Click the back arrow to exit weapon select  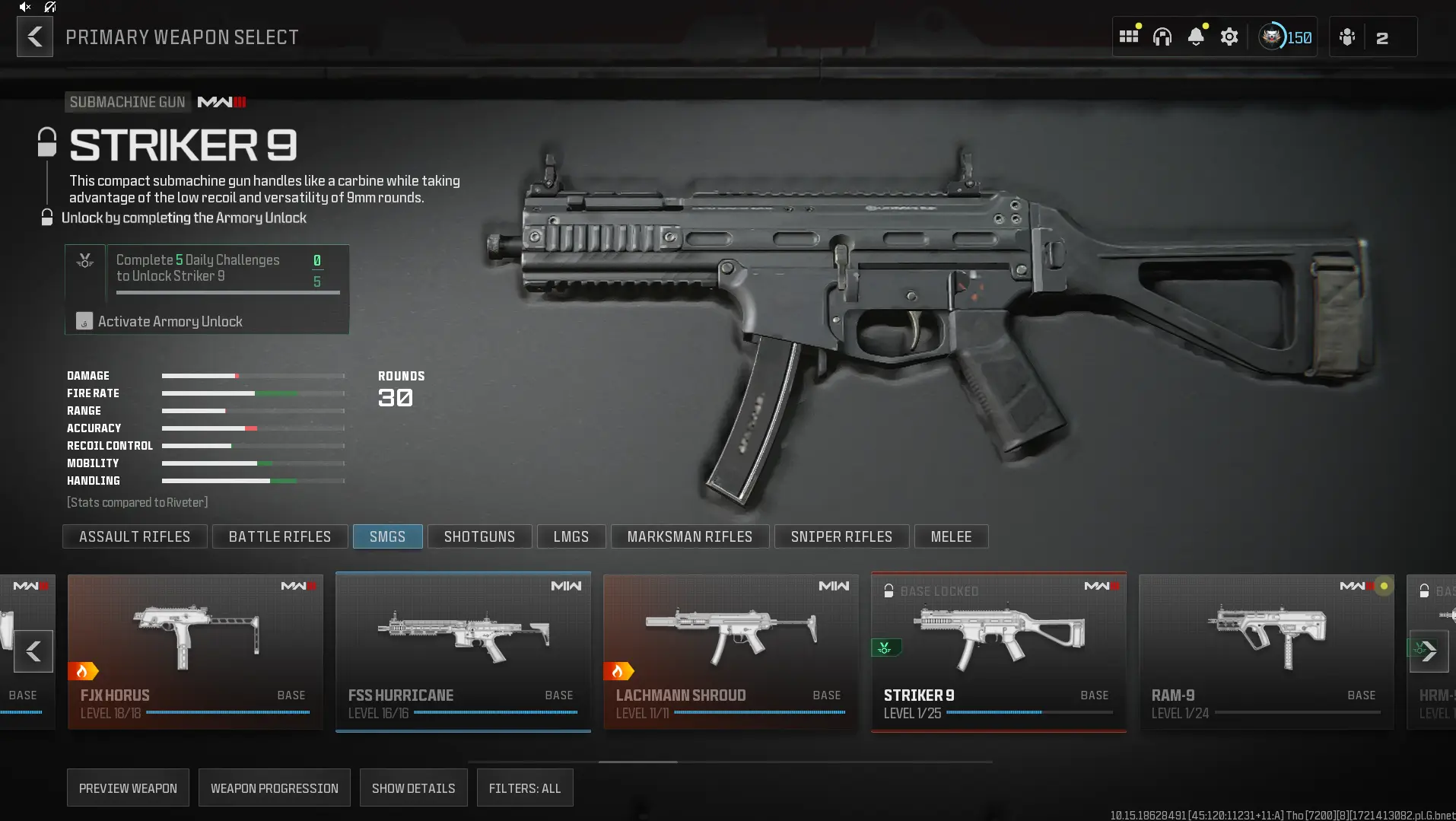(x=33, y=36)
